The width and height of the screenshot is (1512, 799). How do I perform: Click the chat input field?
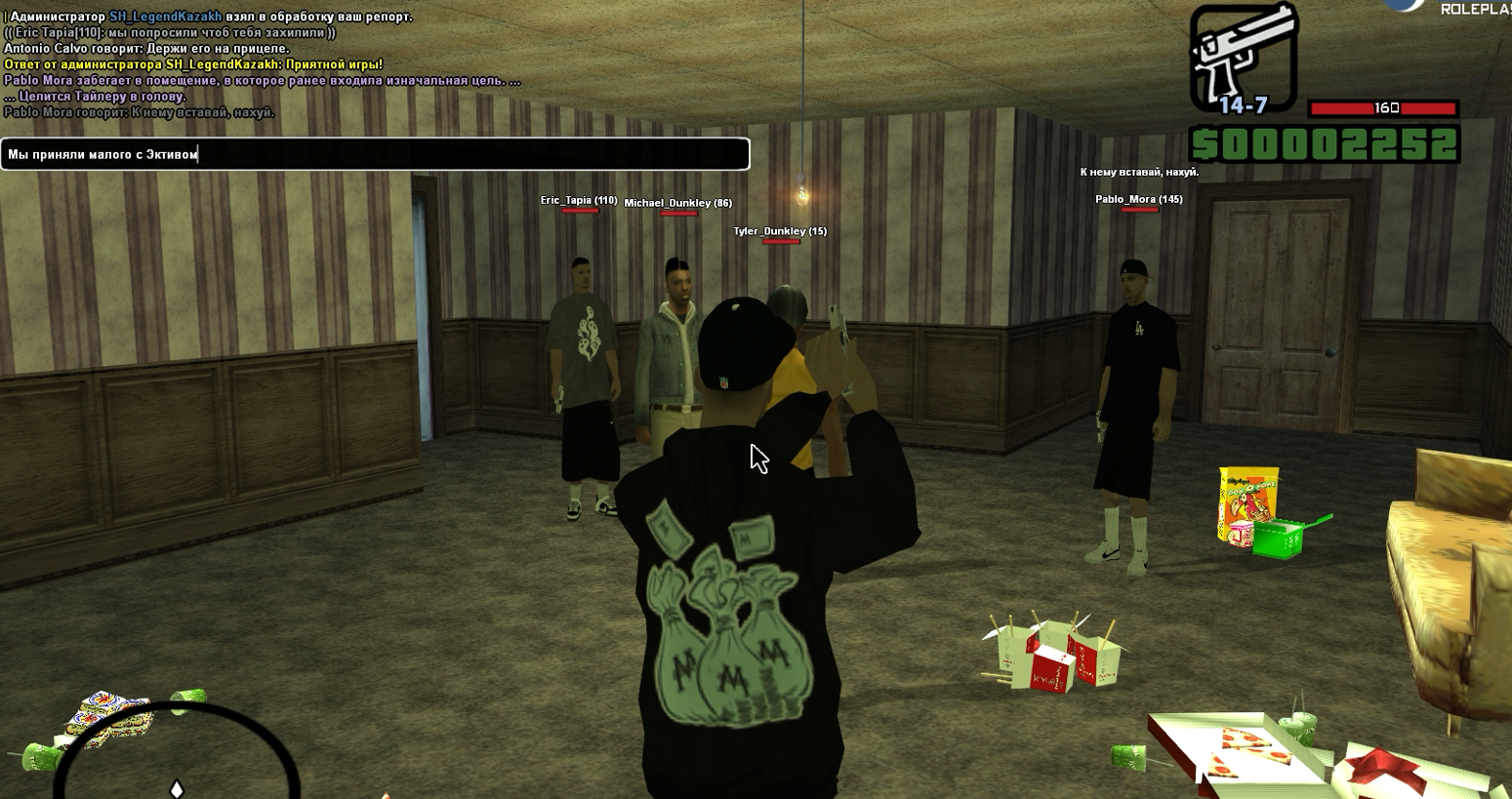point(375,154)
